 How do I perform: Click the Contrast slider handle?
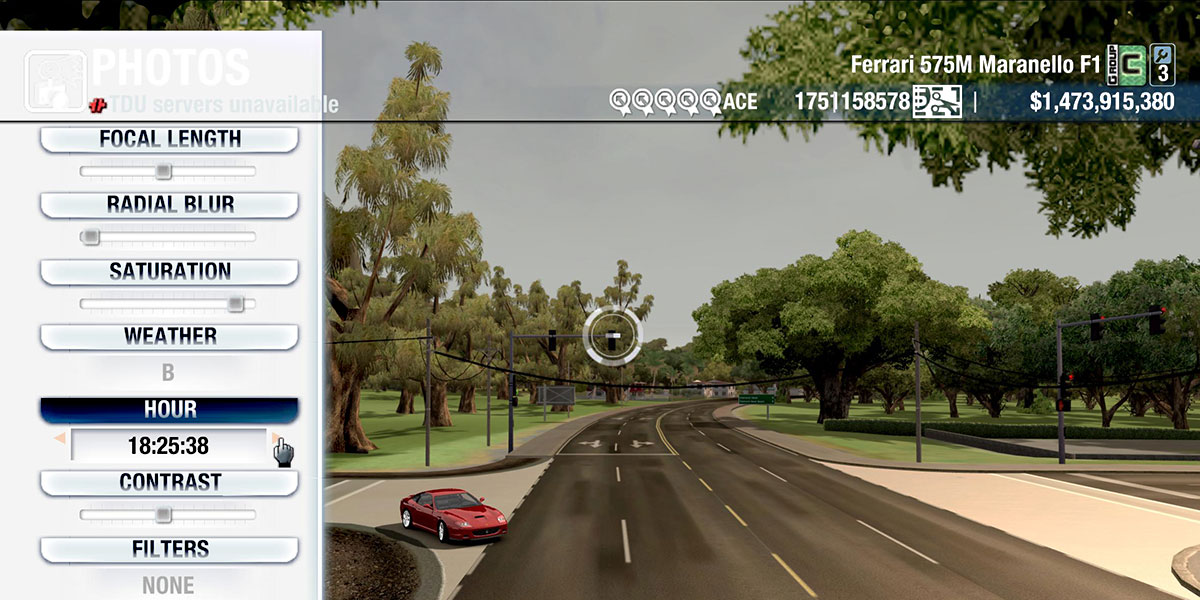tap(163, 515)
